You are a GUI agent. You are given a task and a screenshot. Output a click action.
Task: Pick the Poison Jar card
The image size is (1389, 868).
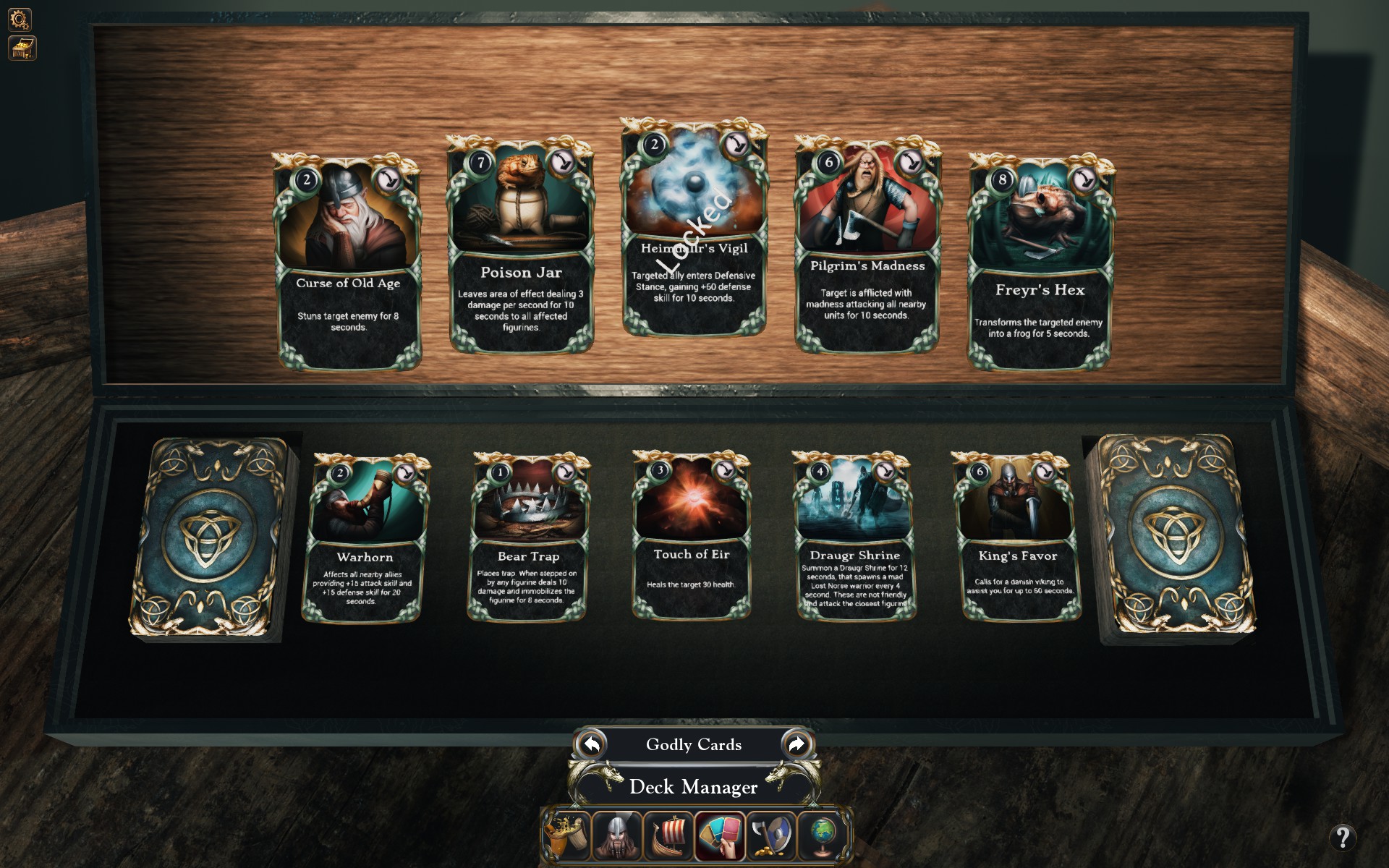521,245
